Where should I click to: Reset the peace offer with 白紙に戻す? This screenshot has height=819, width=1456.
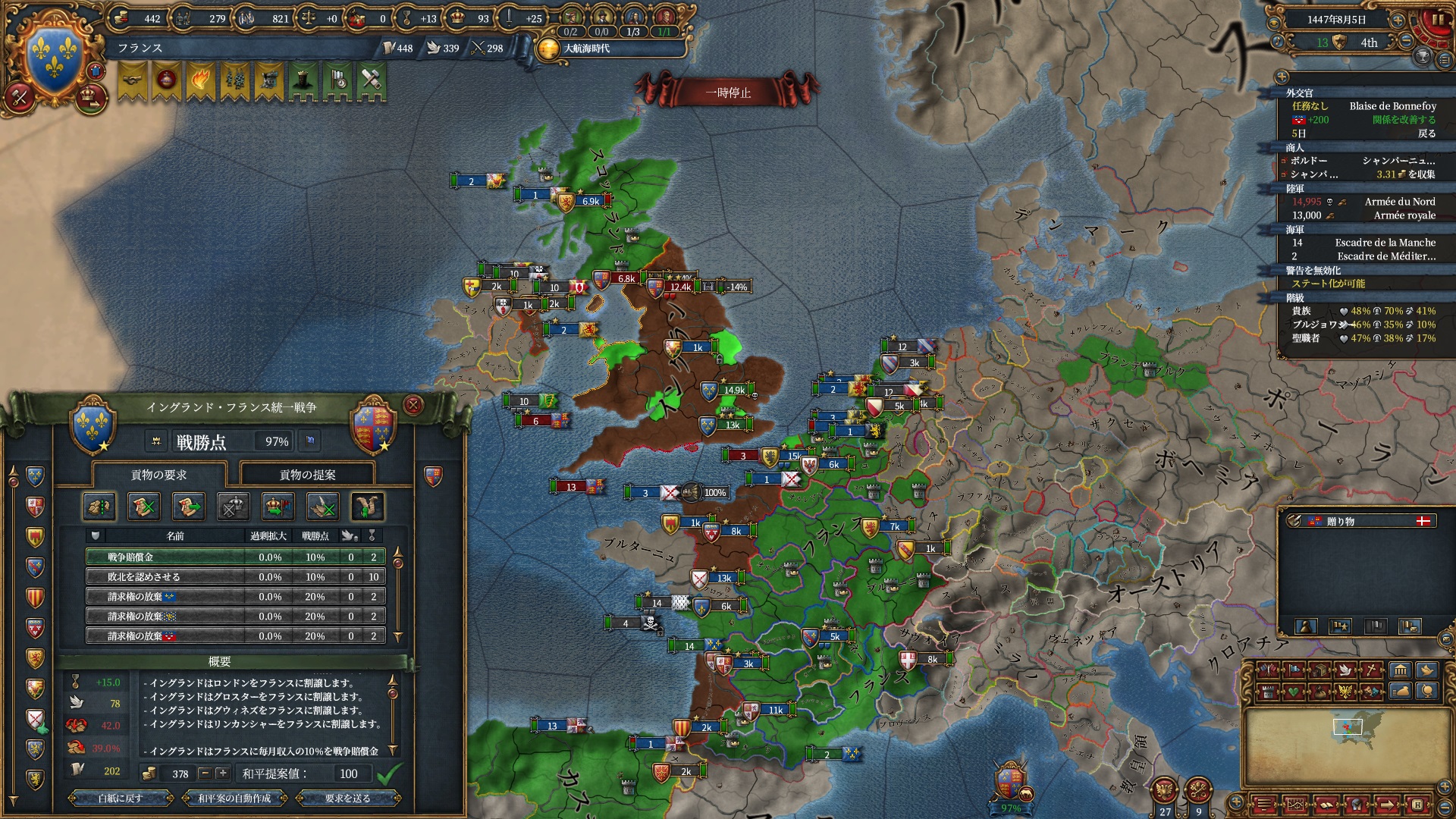120,798
